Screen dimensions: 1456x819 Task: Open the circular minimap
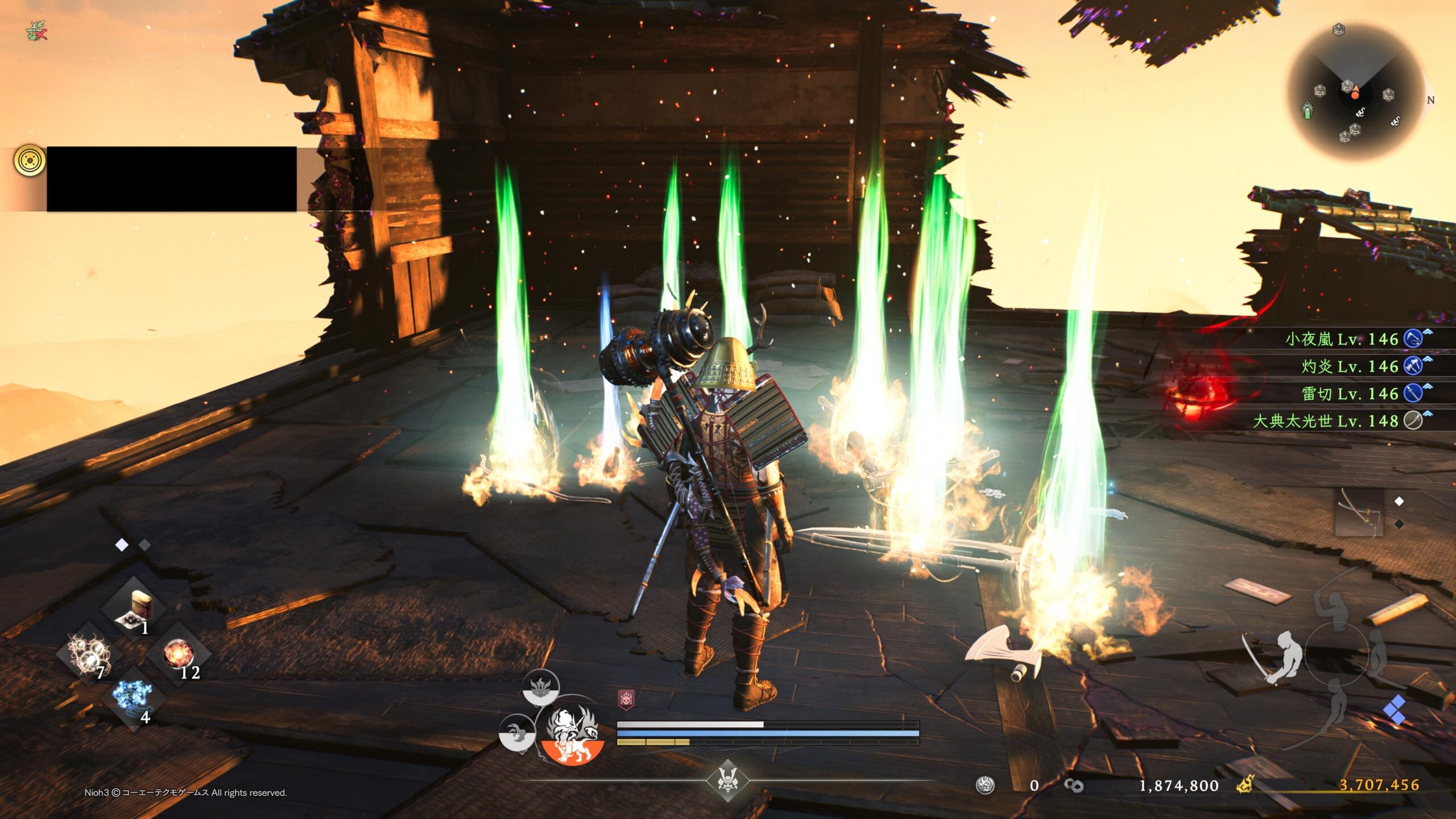coord(1356,92)
